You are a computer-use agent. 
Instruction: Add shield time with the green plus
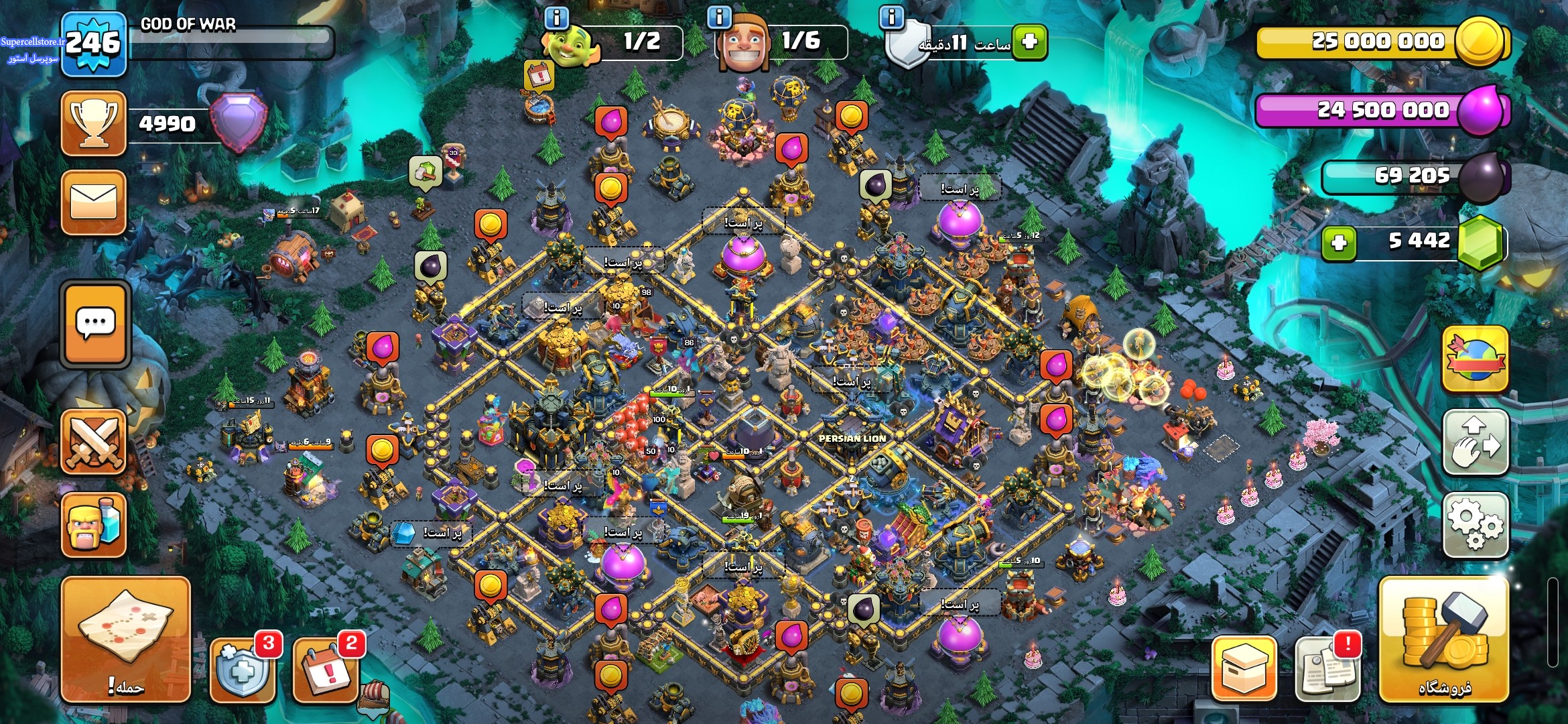click(1030, 42)
